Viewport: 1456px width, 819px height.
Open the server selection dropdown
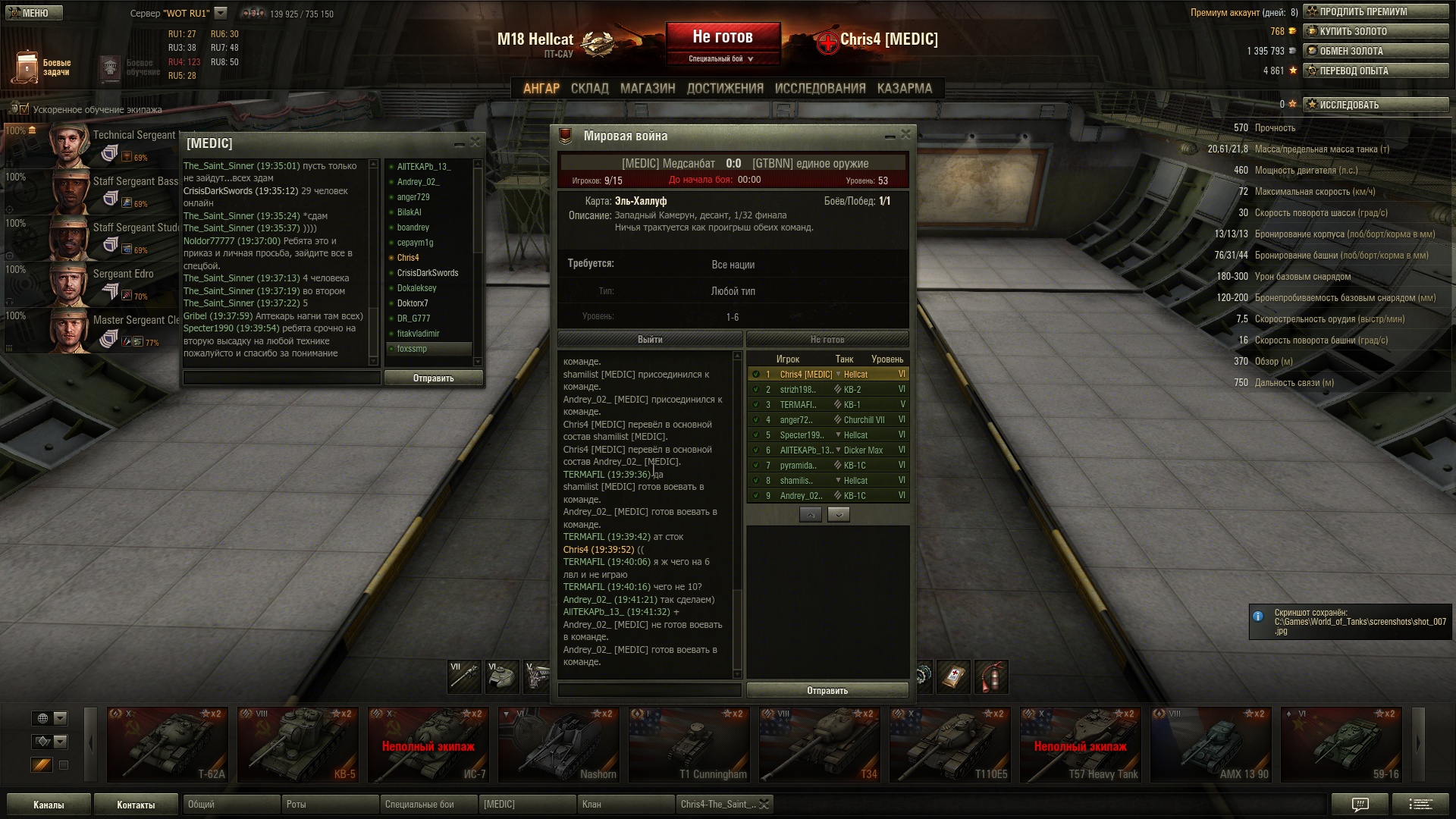tap(221, 13)
